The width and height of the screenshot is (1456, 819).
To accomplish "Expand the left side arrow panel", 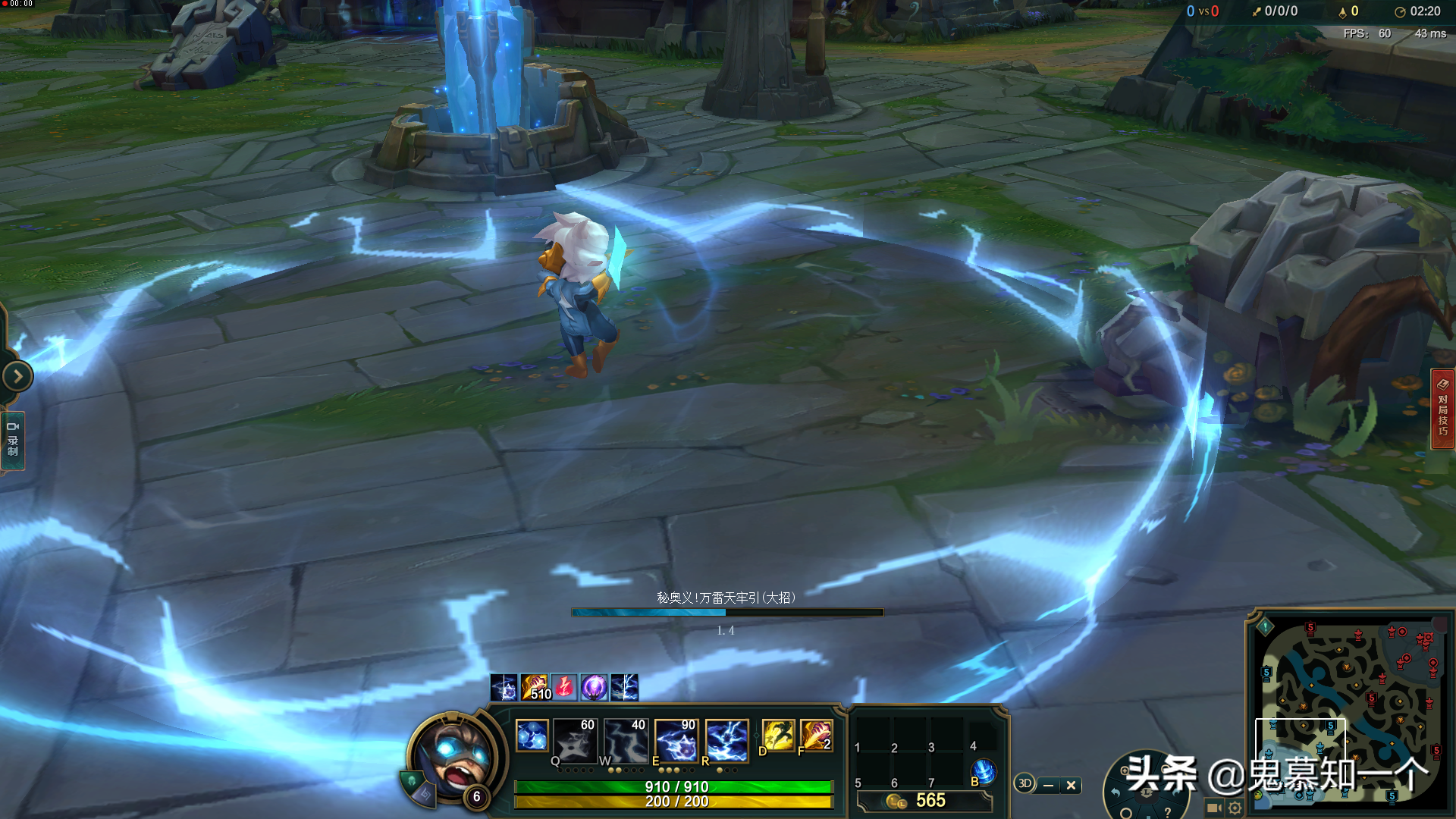I will pos(17,376).
